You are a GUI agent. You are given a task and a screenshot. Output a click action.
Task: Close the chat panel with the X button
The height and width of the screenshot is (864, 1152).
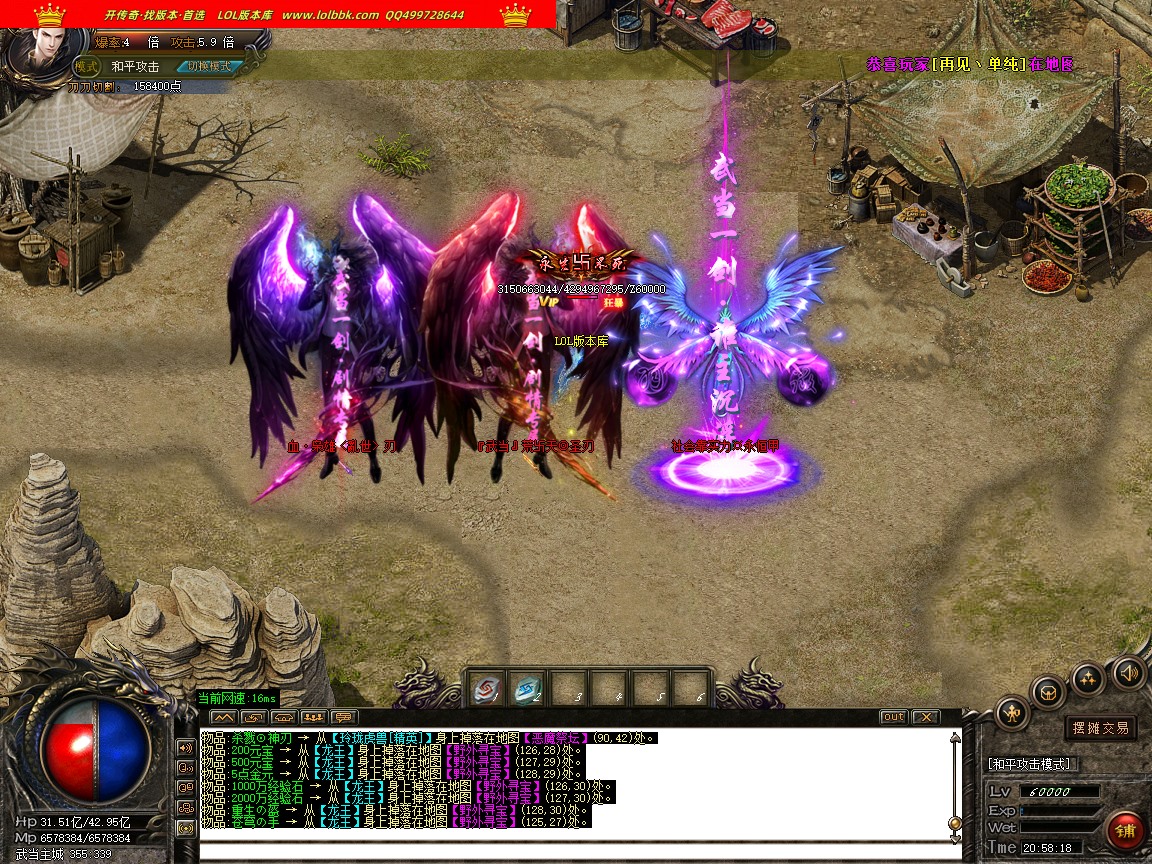point(925,717)
